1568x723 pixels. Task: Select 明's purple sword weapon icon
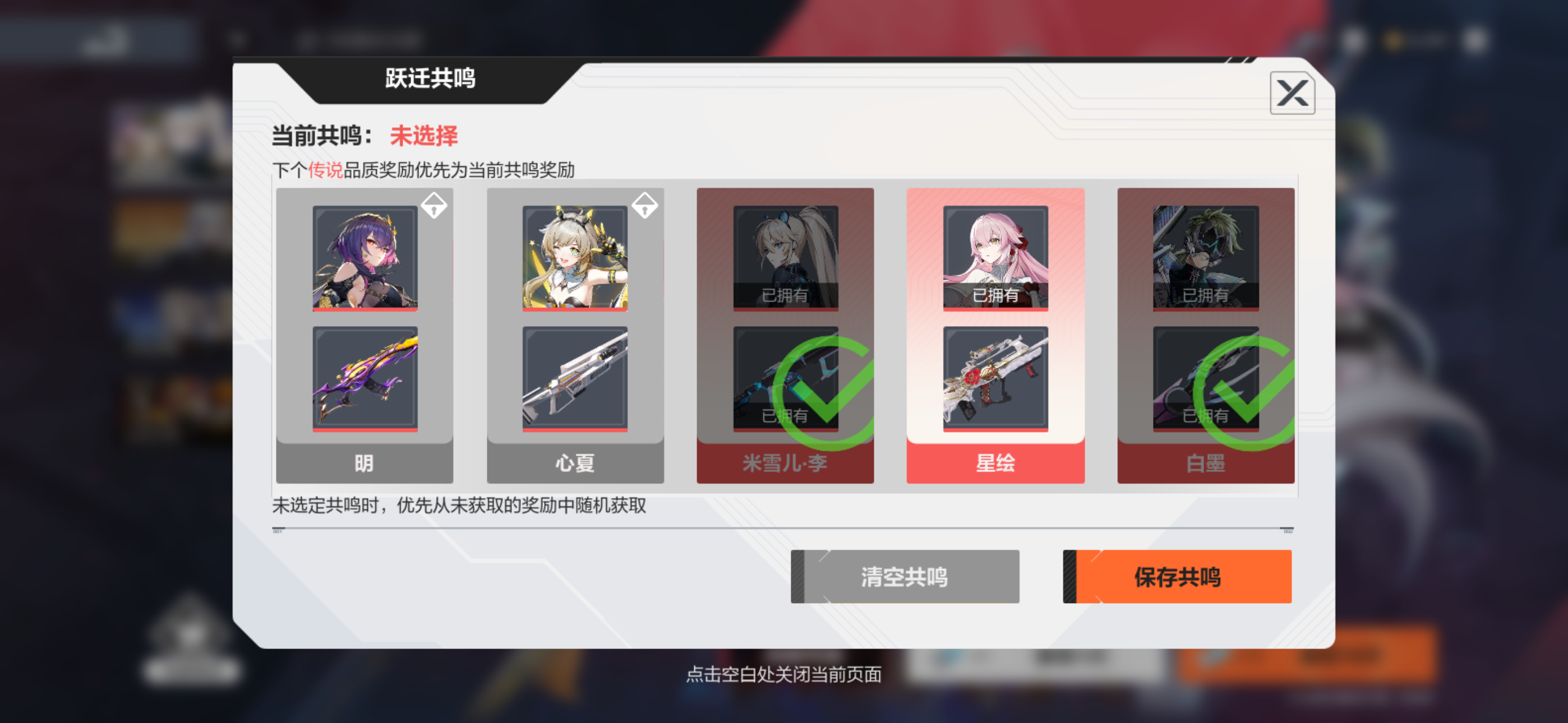363,378
